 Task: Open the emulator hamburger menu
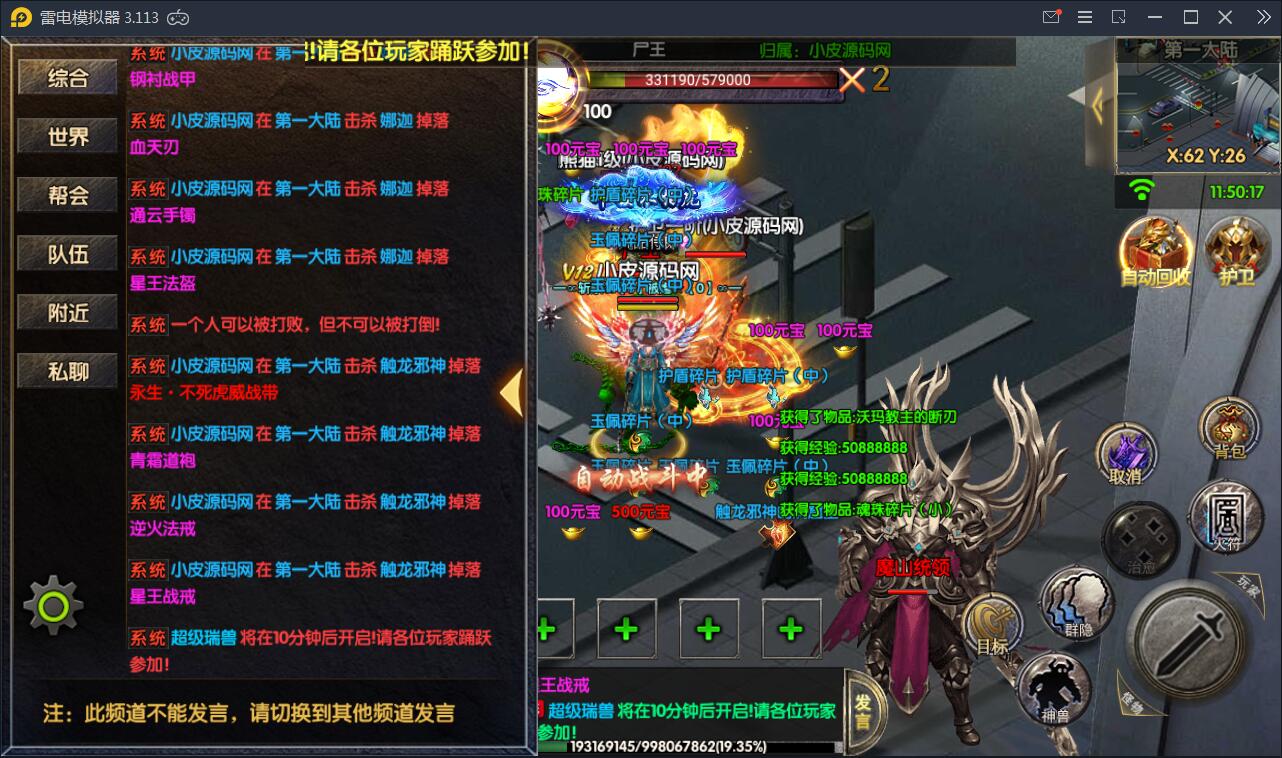click(x=1083, y=17)
